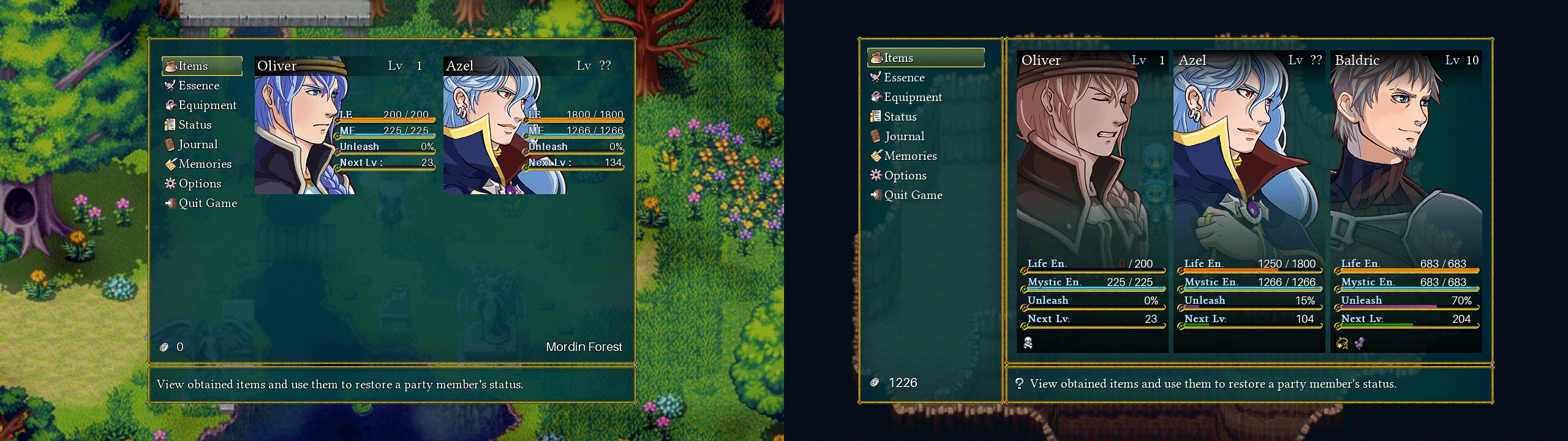Open Items in the Mordin Forest menu

coord(202,66)
